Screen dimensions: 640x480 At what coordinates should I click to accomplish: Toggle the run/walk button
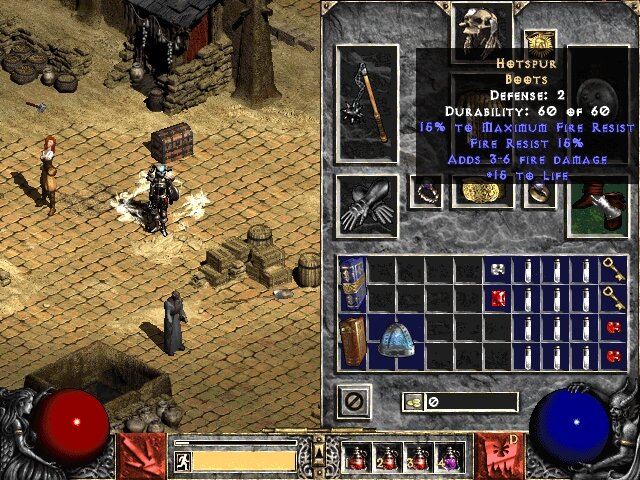pos(182,461)
